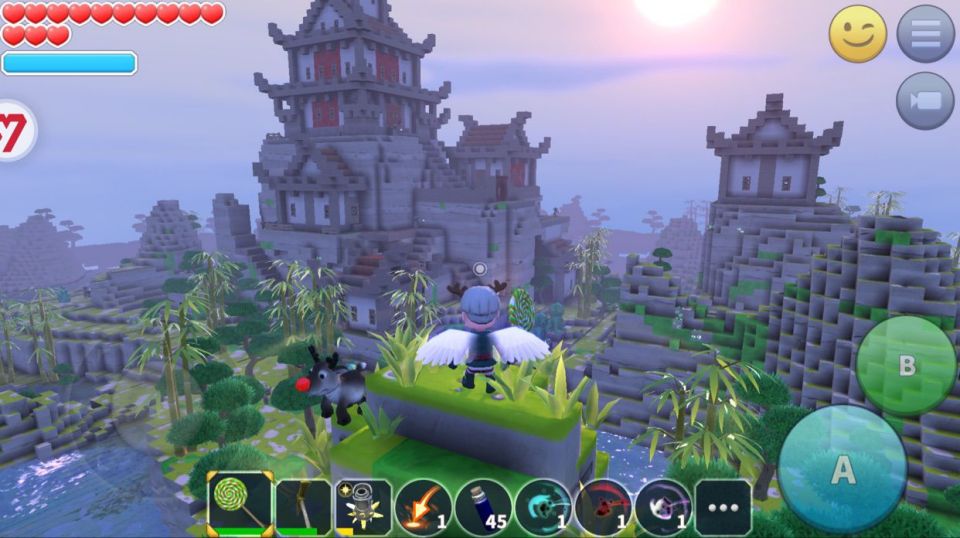Tap the large blue A action button
960x538 pixels.
[x=842, y=469]
